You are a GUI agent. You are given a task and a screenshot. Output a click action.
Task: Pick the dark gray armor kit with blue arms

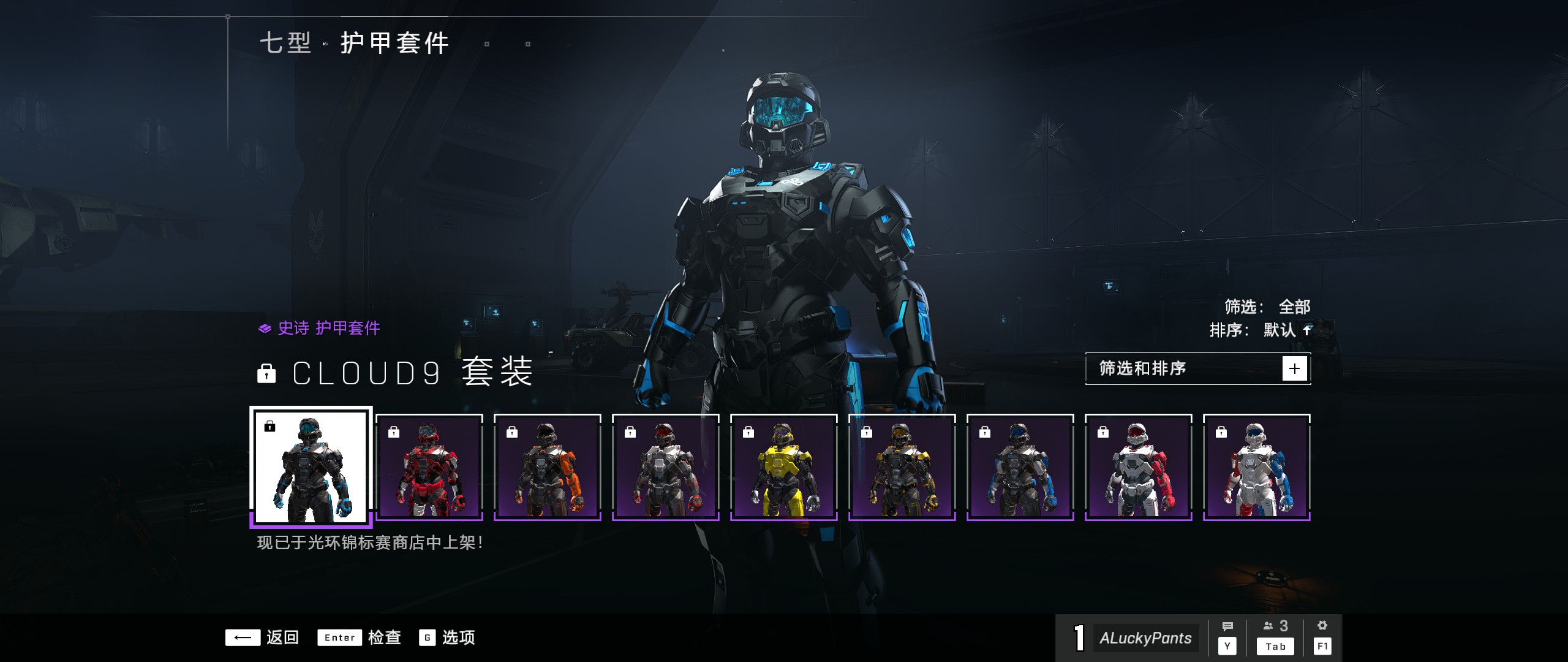(x=1020, y=467)
